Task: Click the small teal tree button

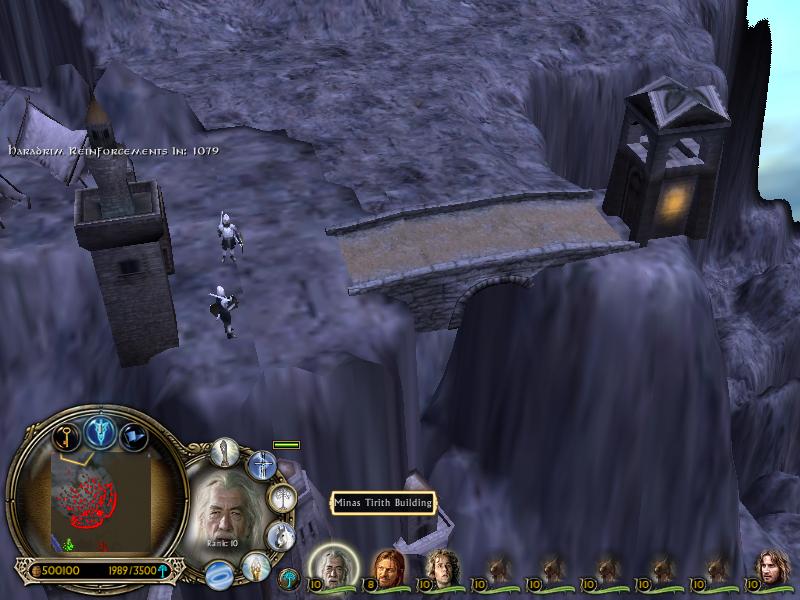Action: (290, 577)
